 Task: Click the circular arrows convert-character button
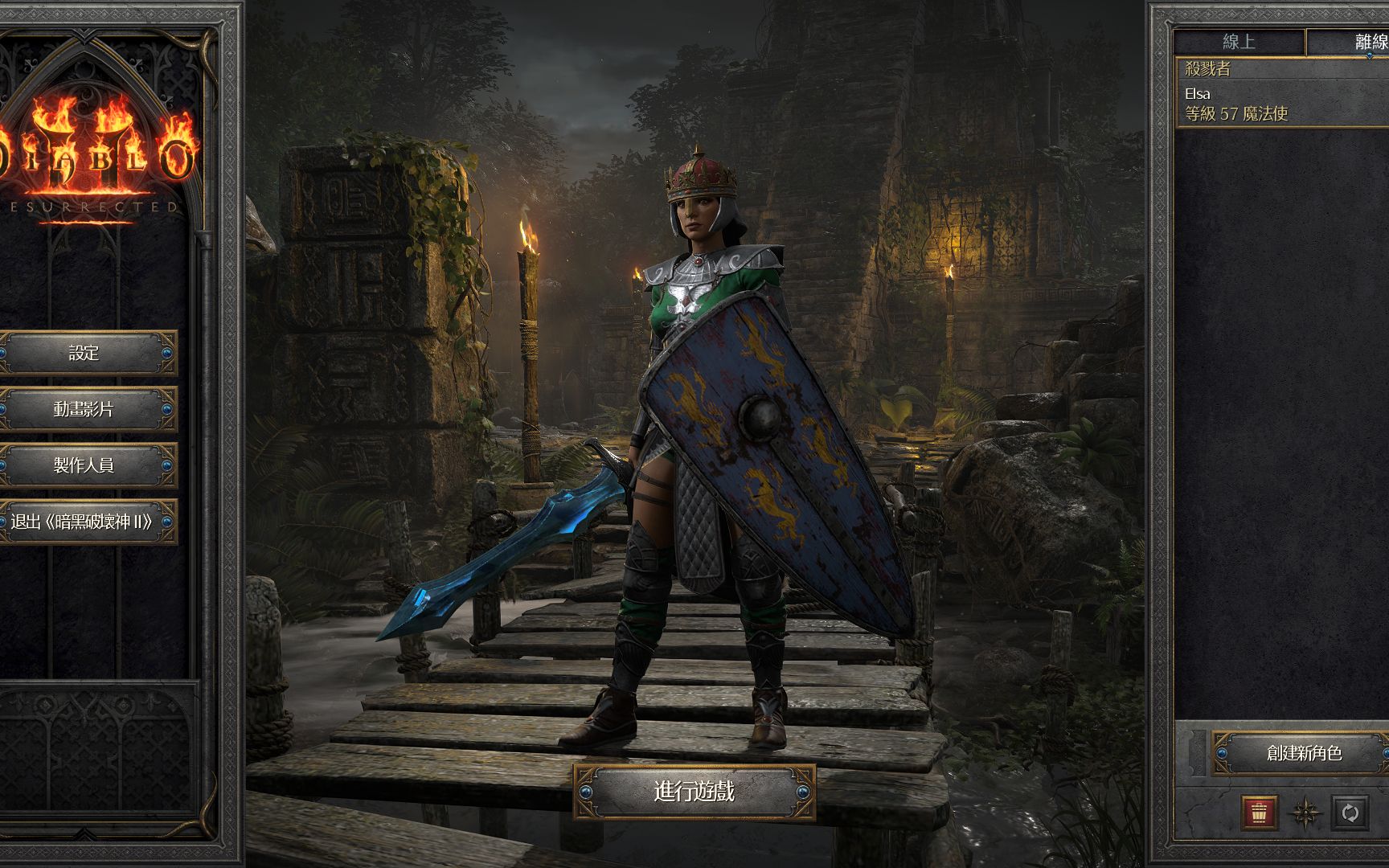pos(1350,813)
